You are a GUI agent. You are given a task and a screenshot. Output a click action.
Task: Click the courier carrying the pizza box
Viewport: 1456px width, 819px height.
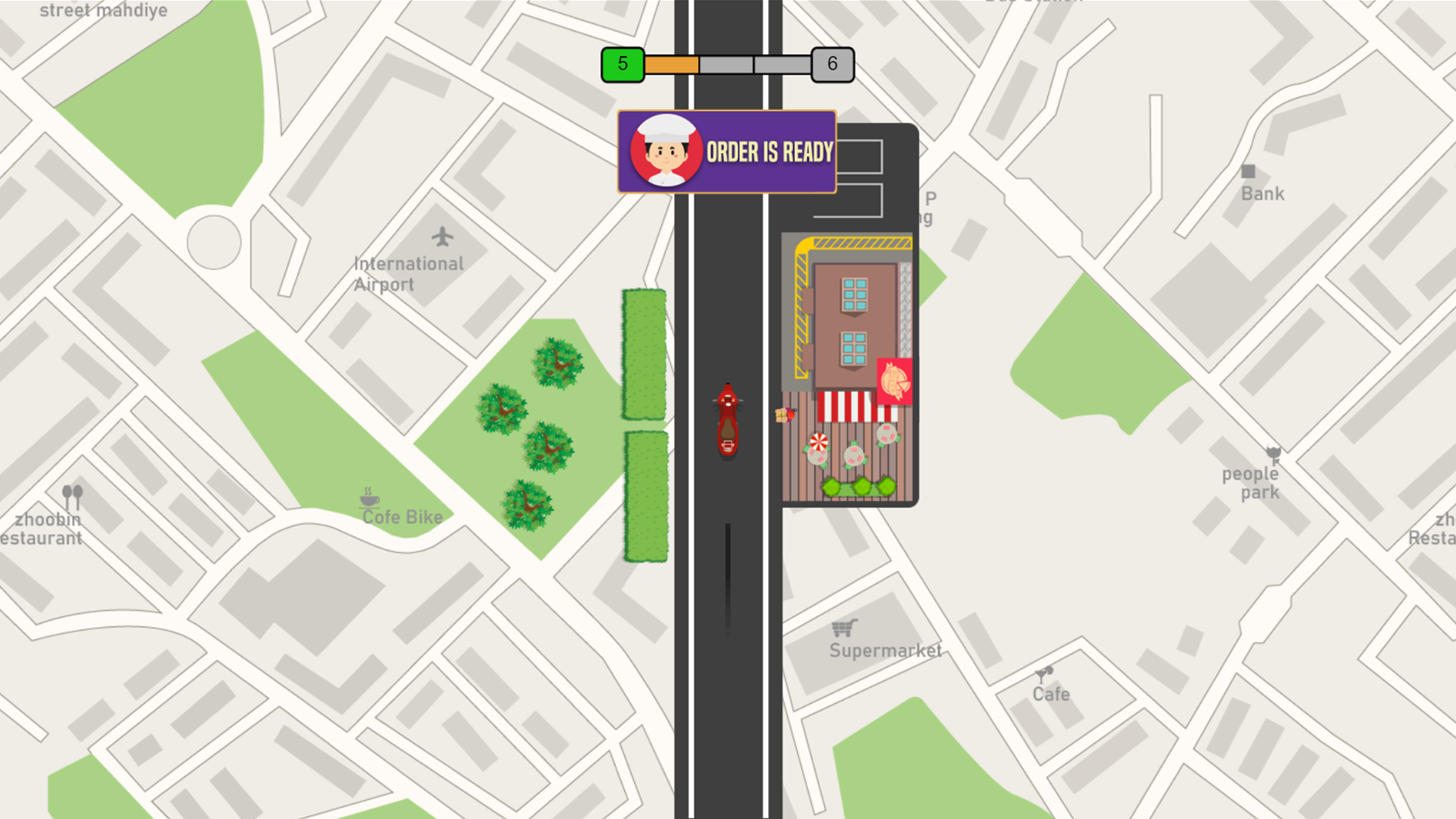pyautogui.click(x=786, y=416)
